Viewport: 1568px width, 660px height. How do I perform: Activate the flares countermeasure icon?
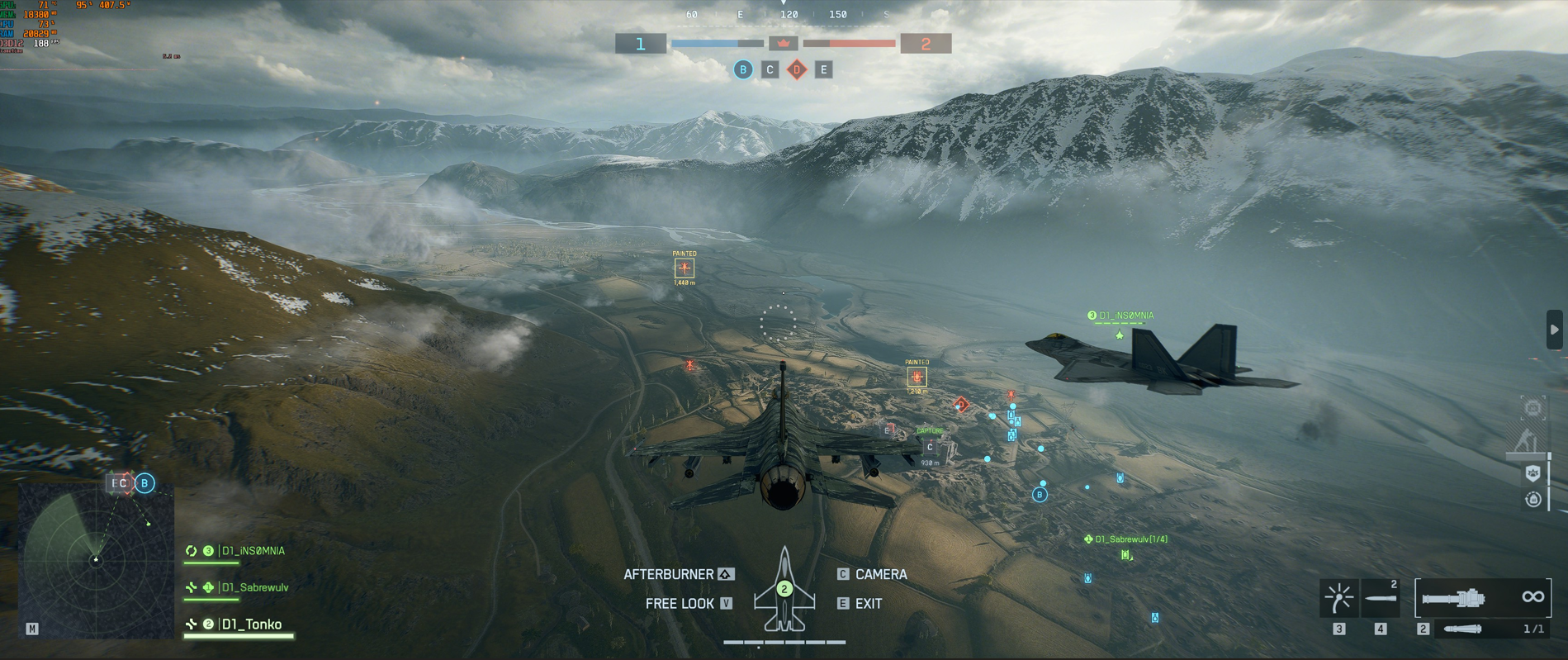1338,598
